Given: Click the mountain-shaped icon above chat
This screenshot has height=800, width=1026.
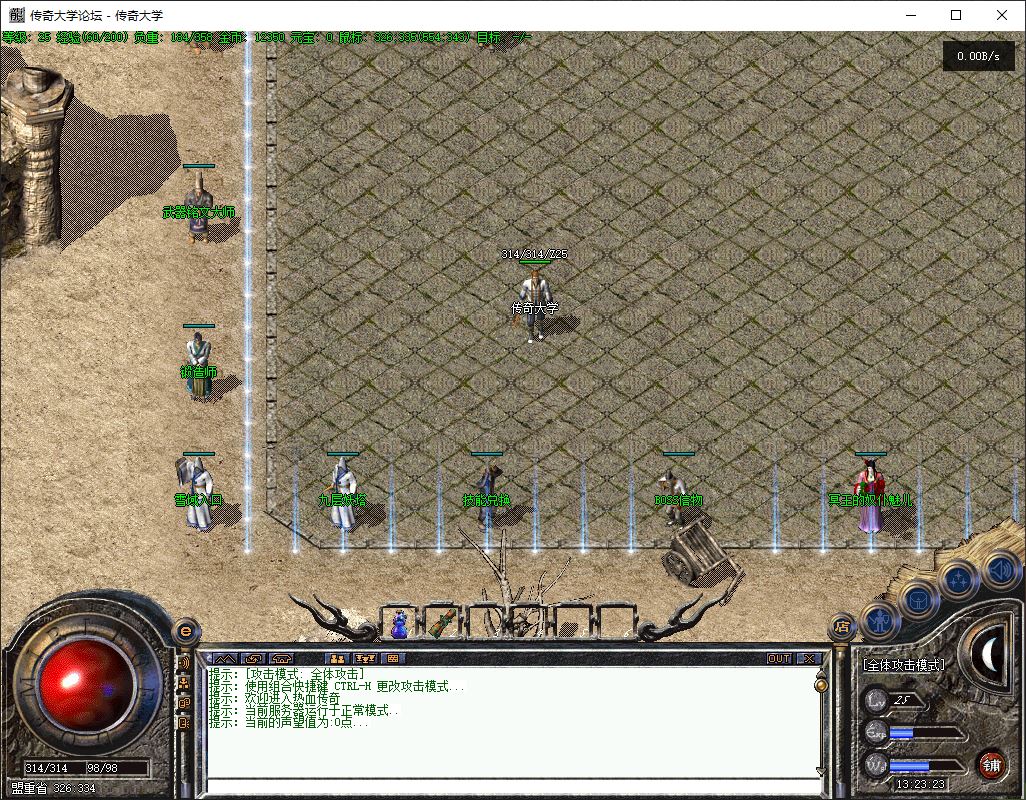Looking at the screenshot, I should (222, 659).
